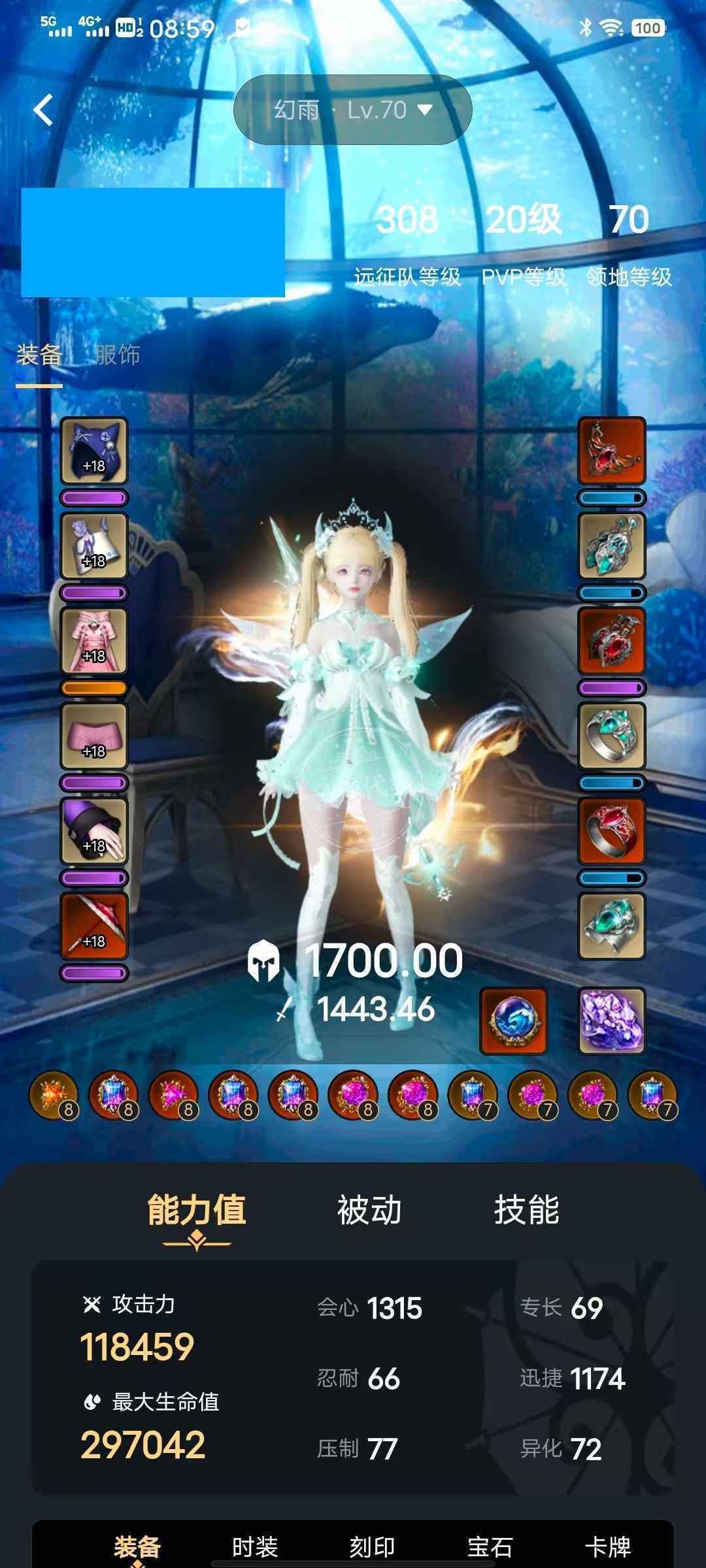
Task: Switch to the 时装 bottom tab
Action: pyautogui.click(x=255, y=1546)
